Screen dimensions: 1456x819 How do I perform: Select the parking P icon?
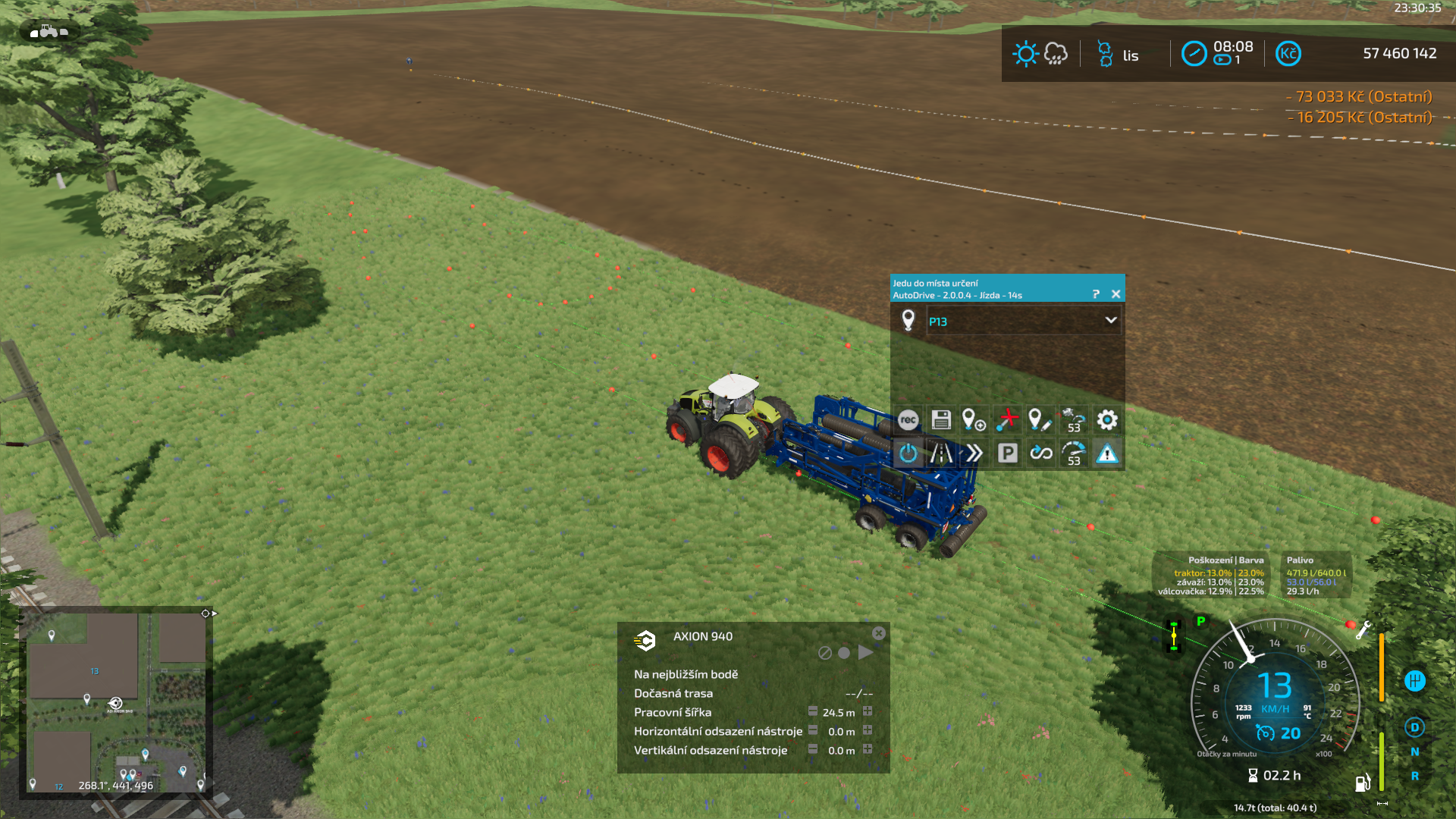pos(1007,453)
